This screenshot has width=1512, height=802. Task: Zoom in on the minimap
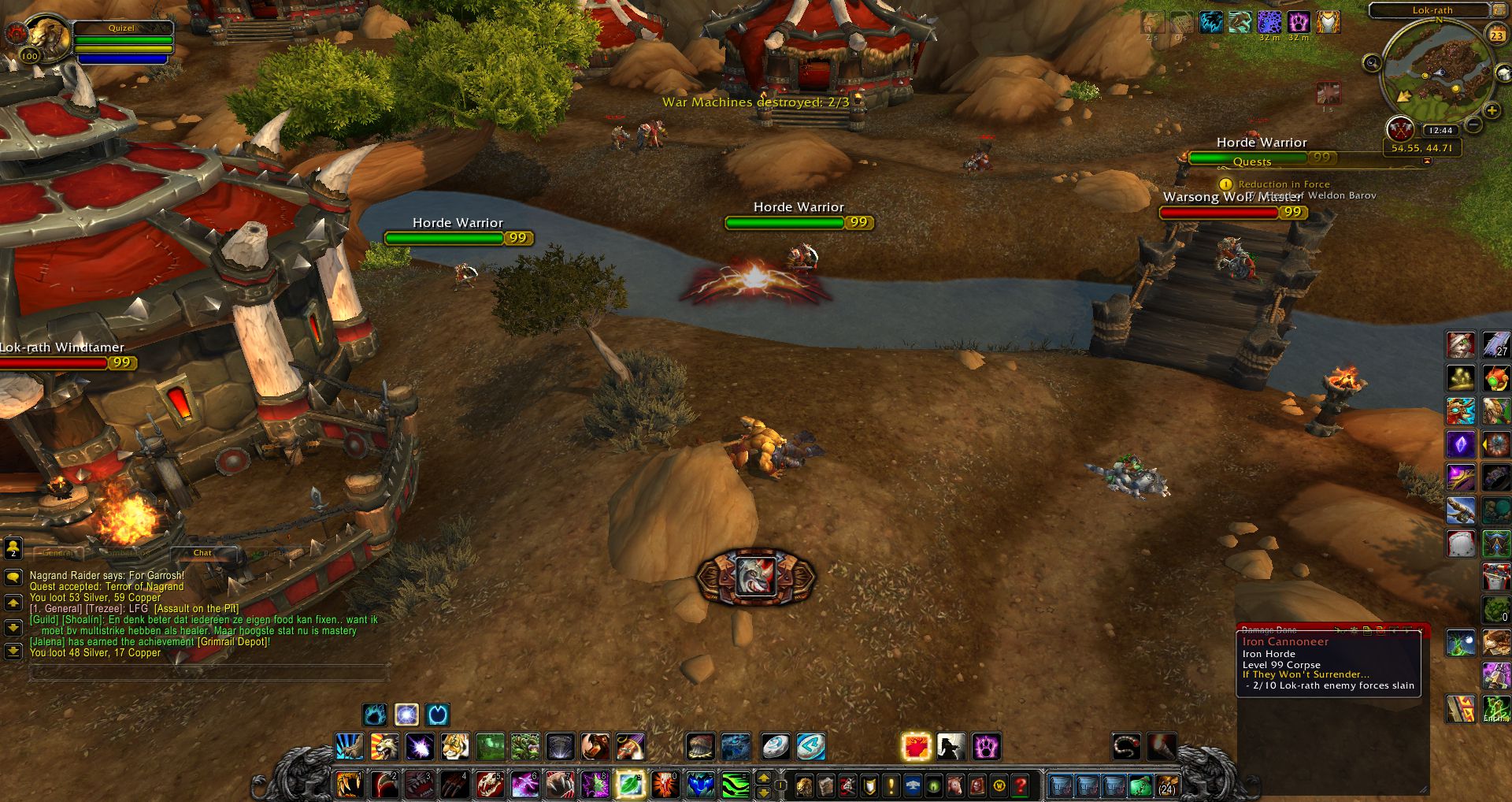click(x=1492, y=110)
